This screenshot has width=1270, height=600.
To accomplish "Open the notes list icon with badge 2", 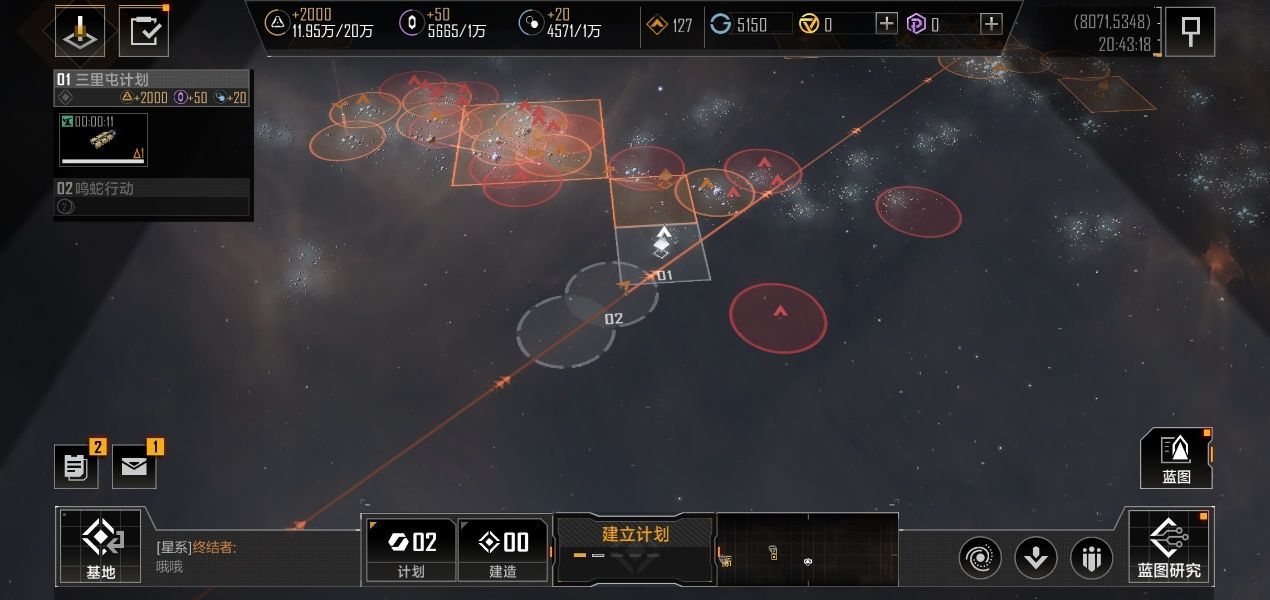I will click(76, 467).
